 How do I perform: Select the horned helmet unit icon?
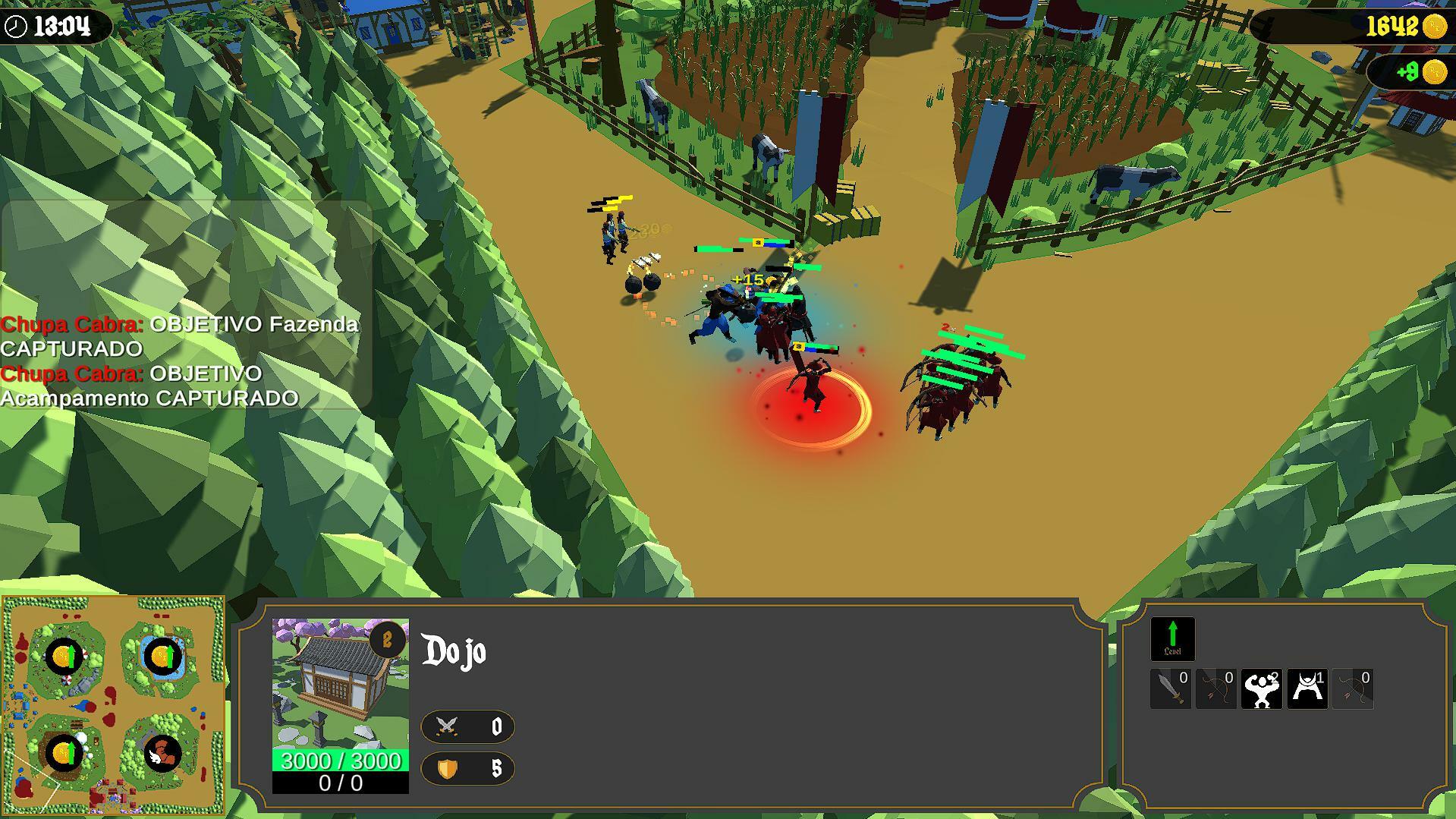pyautogui.click(x=1307, y=688)
